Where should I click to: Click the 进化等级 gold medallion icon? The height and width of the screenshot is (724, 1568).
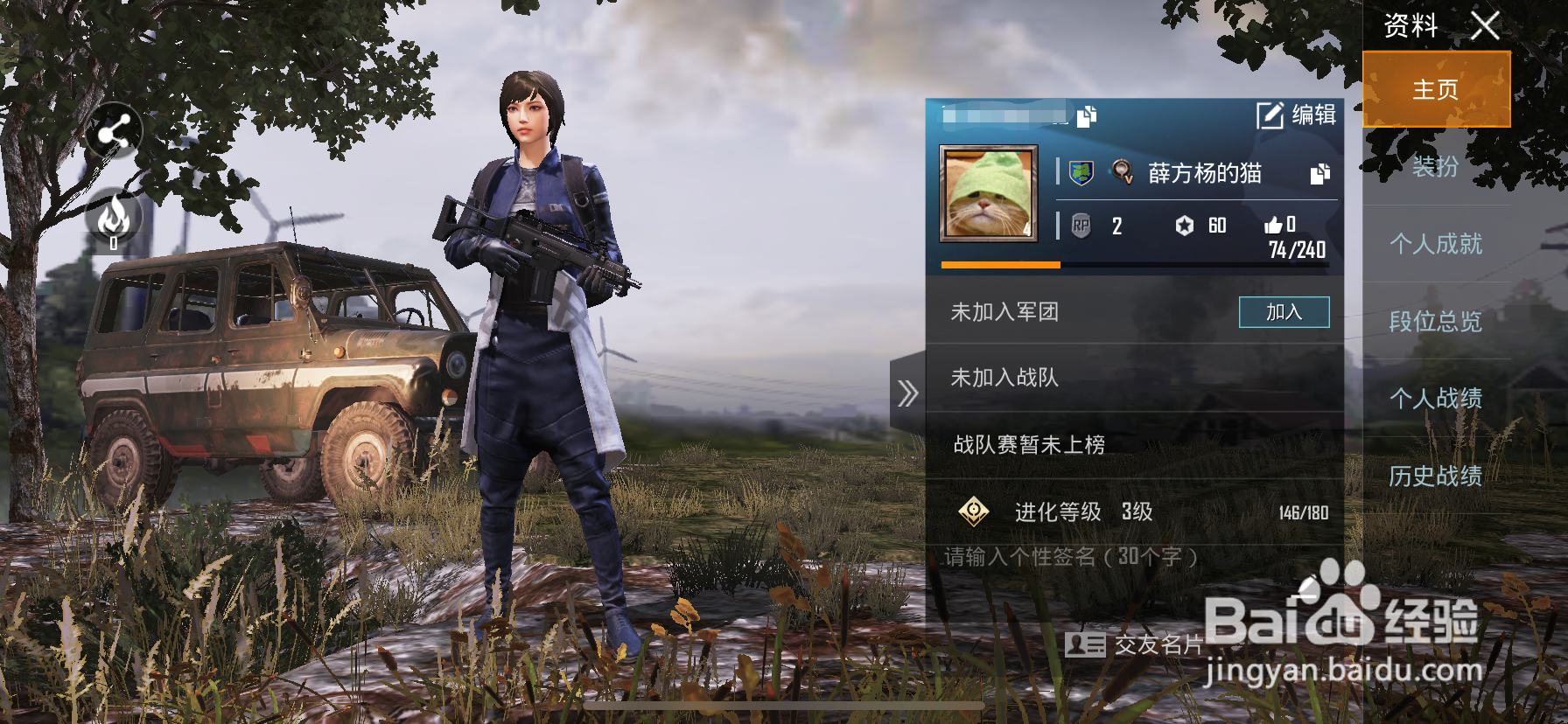coord(973,512)
